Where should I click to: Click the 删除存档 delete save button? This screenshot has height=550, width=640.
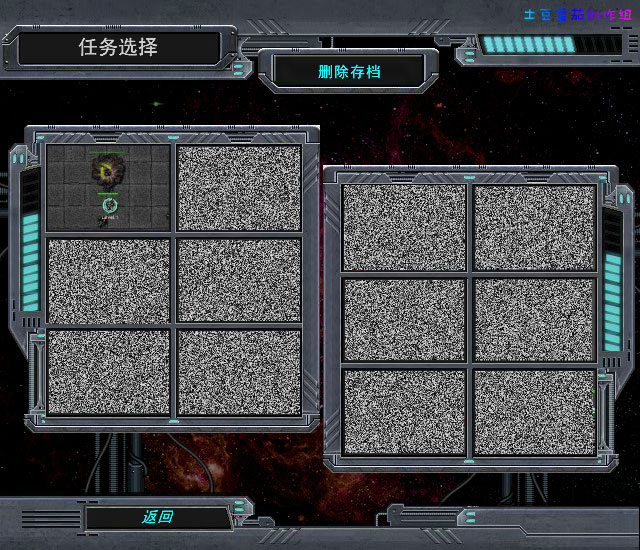(x=349, y=72)
